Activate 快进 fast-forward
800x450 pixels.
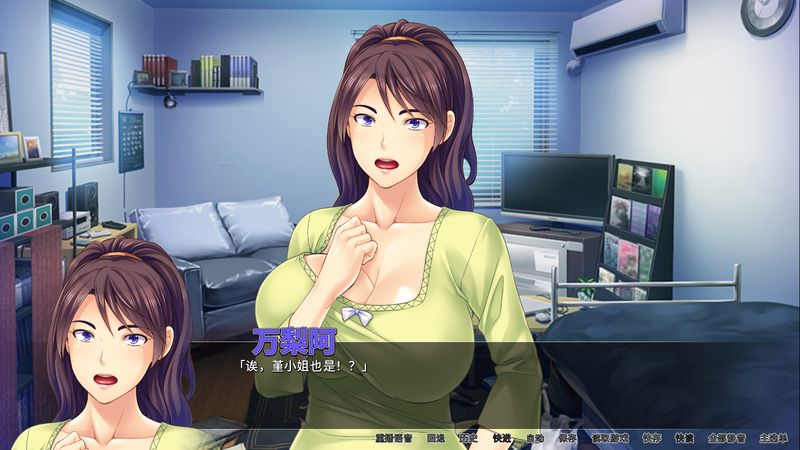click(x=501, y=438)
